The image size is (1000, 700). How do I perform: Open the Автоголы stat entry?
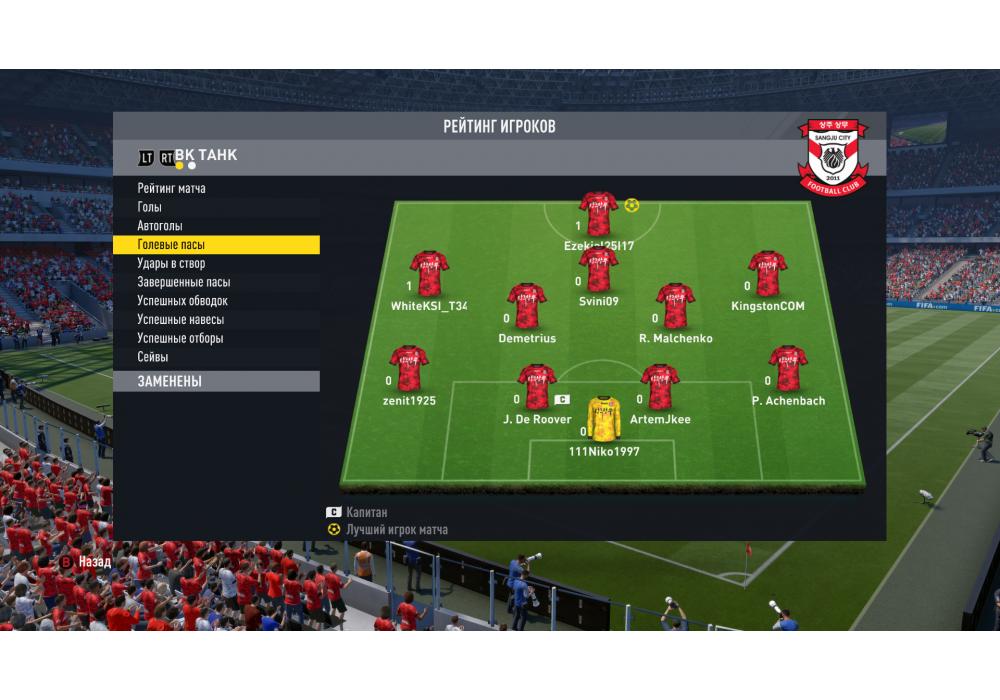tap(160, 226)
